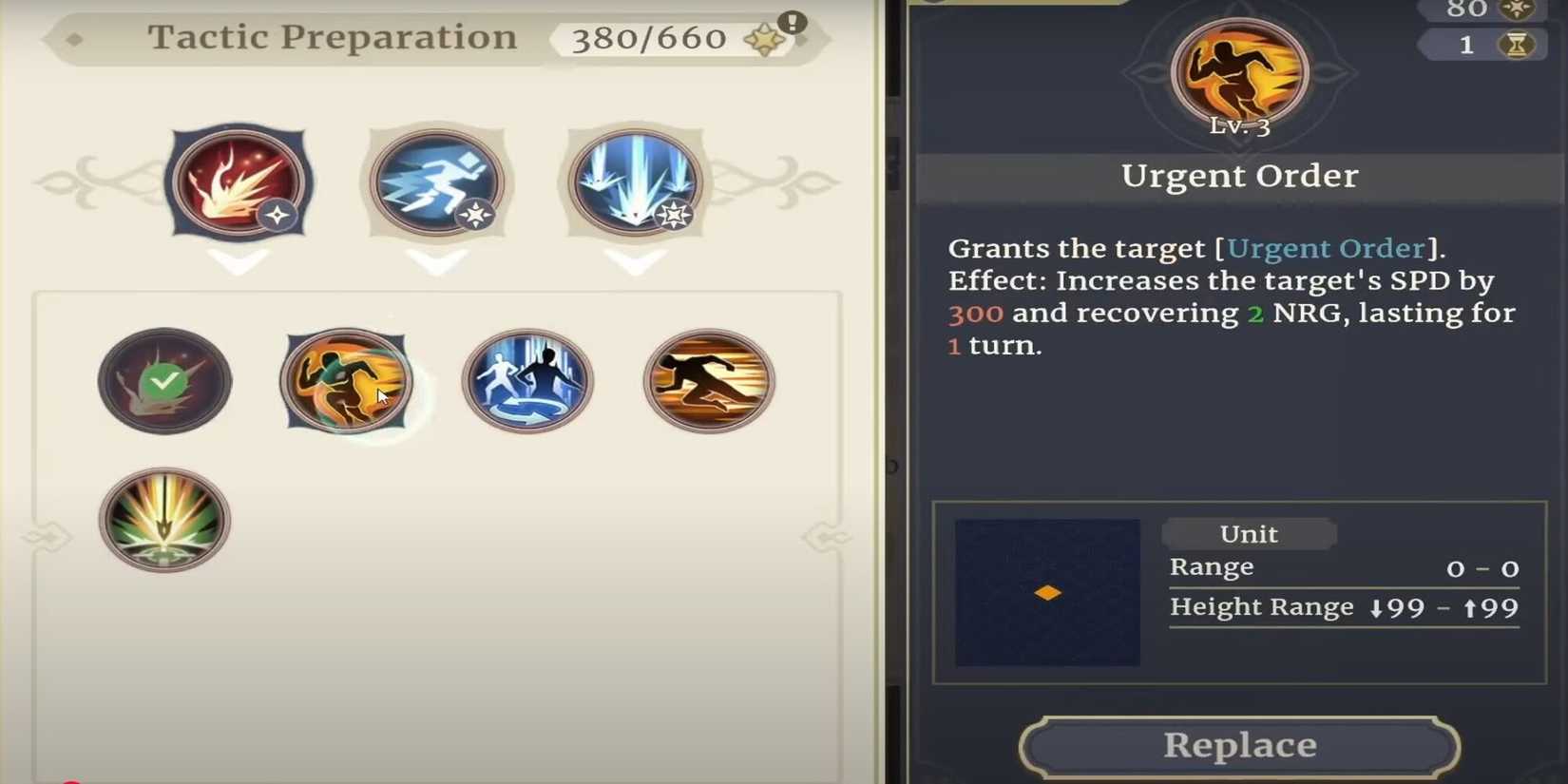The height and width of the screenshot is (784, 1568).
Task: Select the Urgent Order skill icon
Action: click(345, 380)
